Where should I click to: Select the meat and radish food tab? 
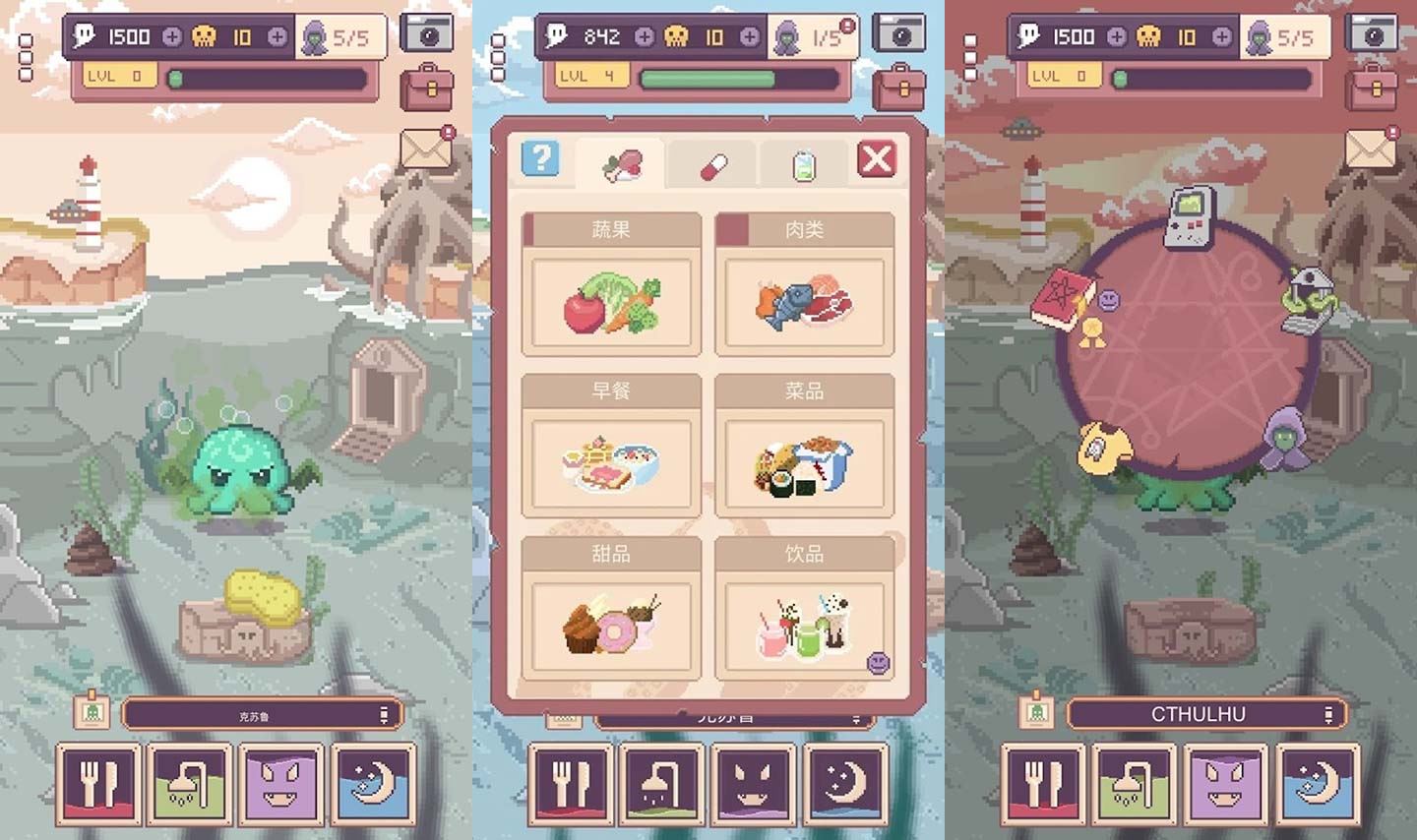tap(621, 164)
